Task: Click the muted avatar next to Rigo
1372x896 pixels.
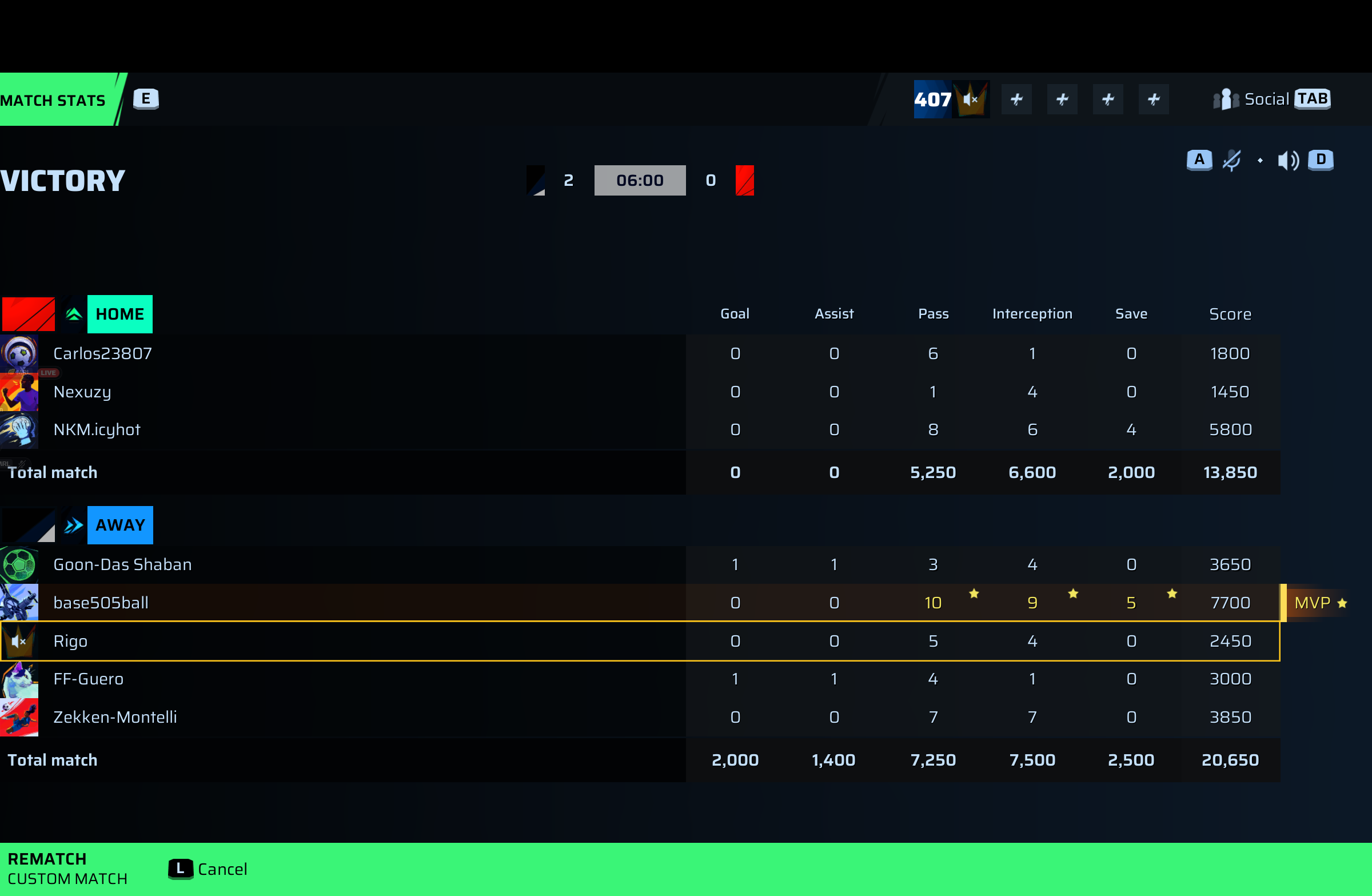Action: 19,641
